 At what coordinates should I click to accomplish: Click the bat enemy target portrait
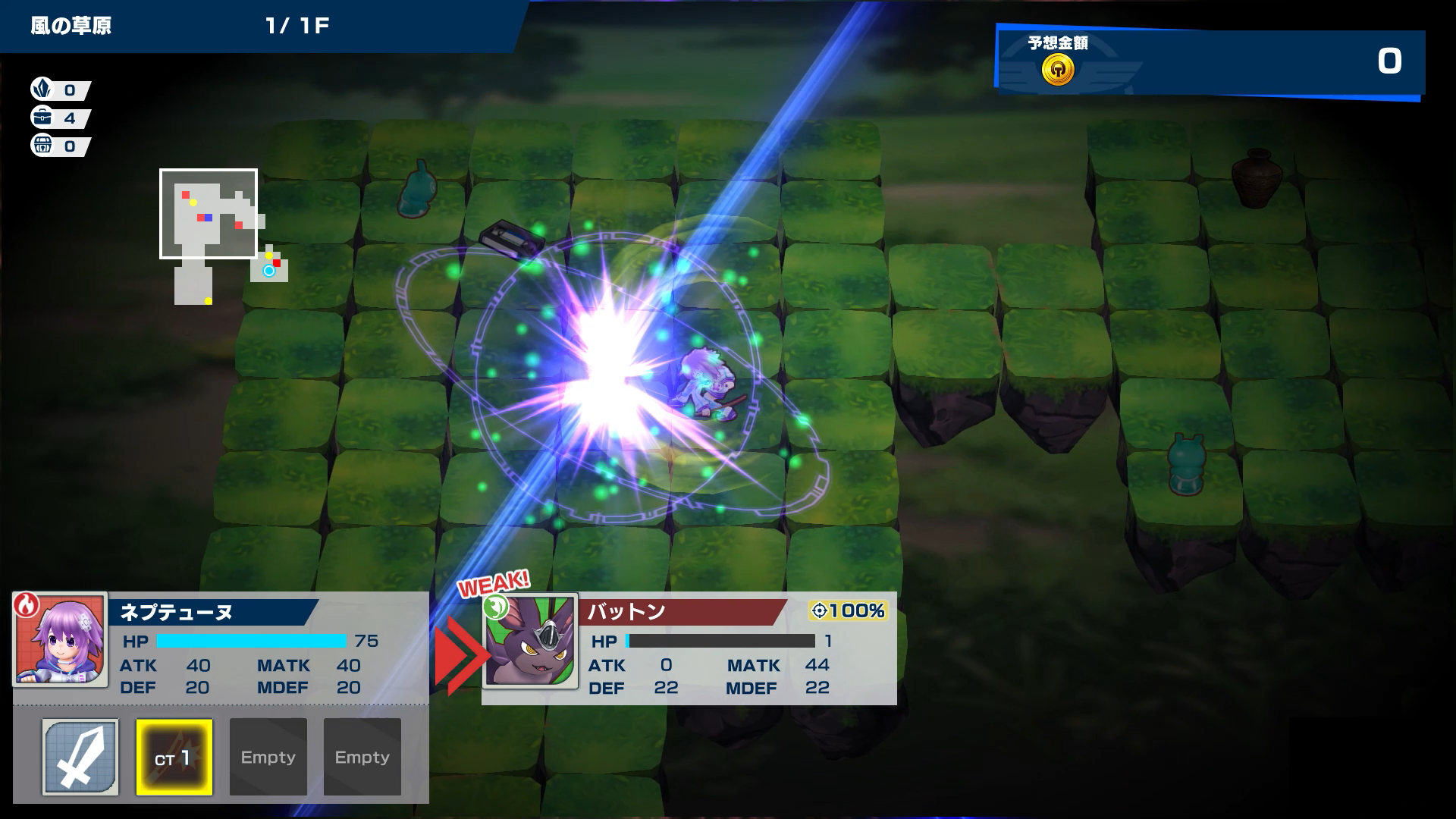pos(530,642)
